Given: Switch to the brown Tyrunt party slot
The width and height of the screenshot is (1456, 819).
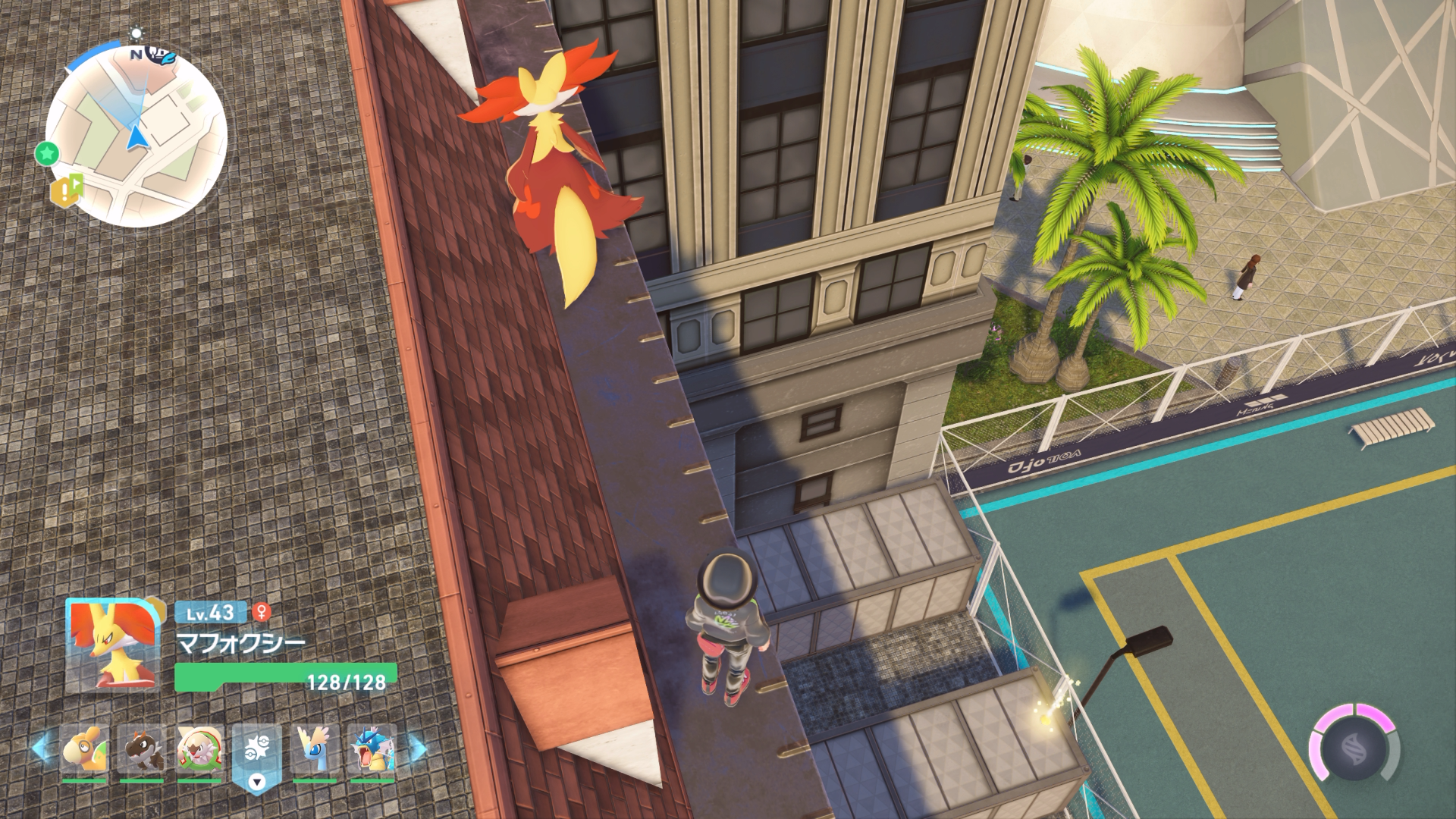Looking at the screenshot, I should (142, 749).
